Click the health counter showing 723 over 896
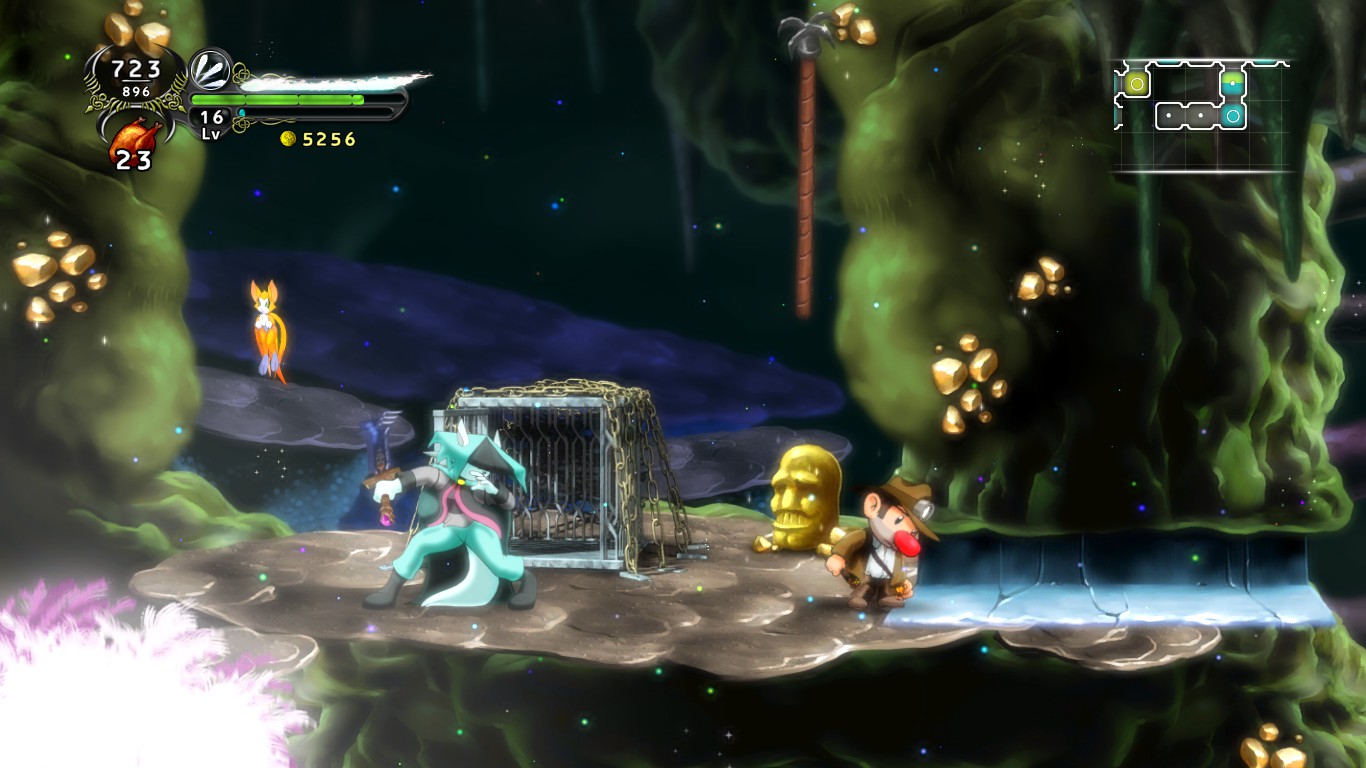The width and height of the screenshot is (1366, 768). 136,75
